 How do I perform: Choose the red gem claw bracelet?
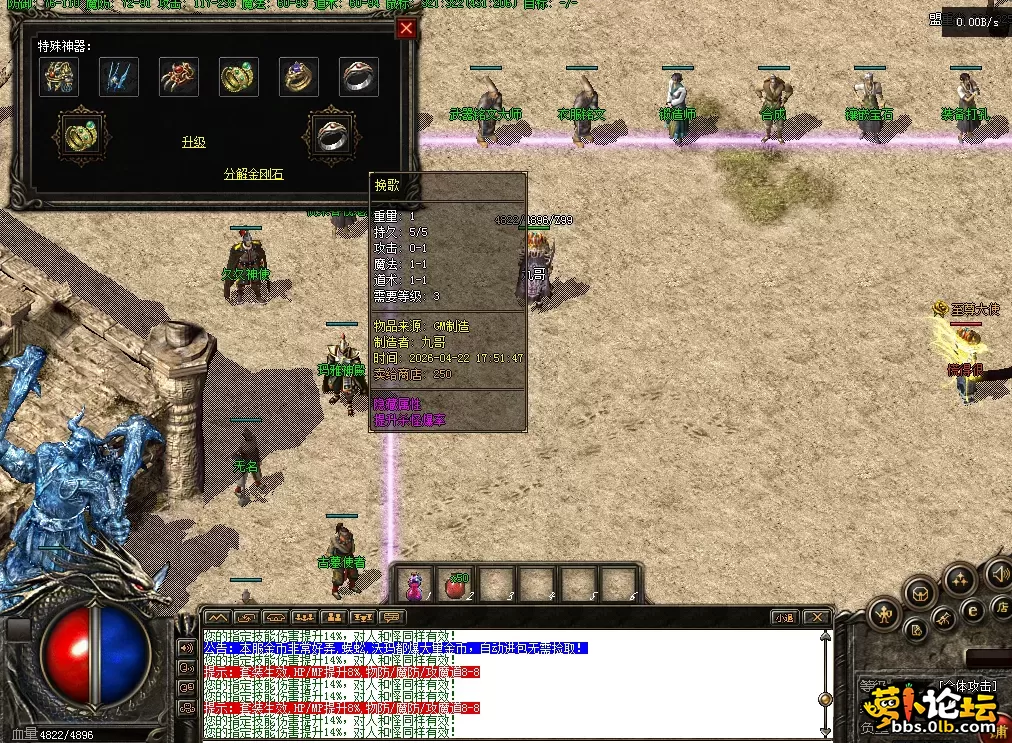179,77
